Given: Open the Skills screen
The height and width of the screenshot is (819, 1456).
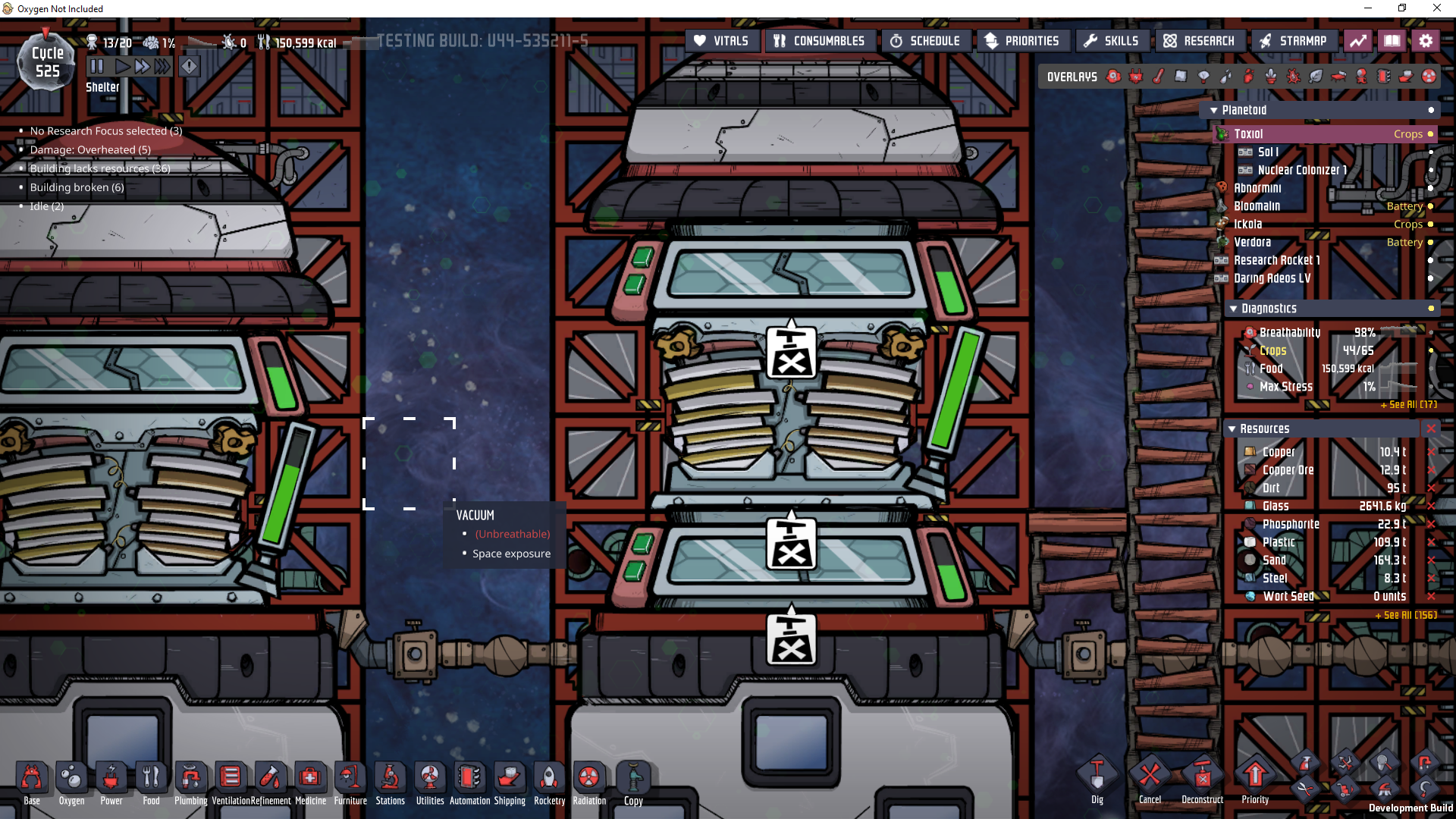Looking at the screenshot, I should 1112,41.
